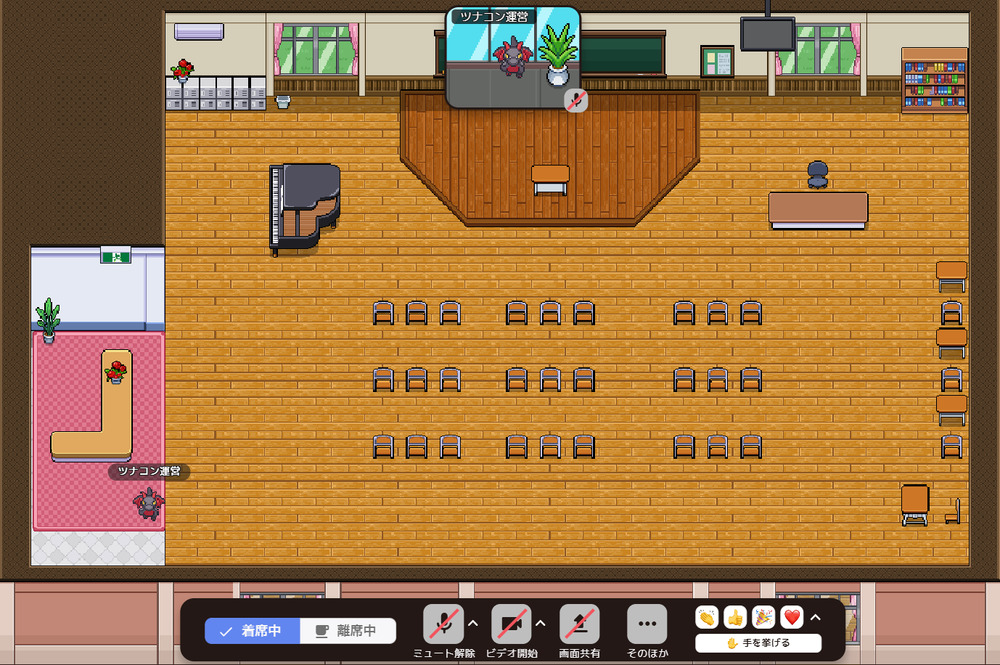Raise your hand with 手を挙げる

pos(758,643)
